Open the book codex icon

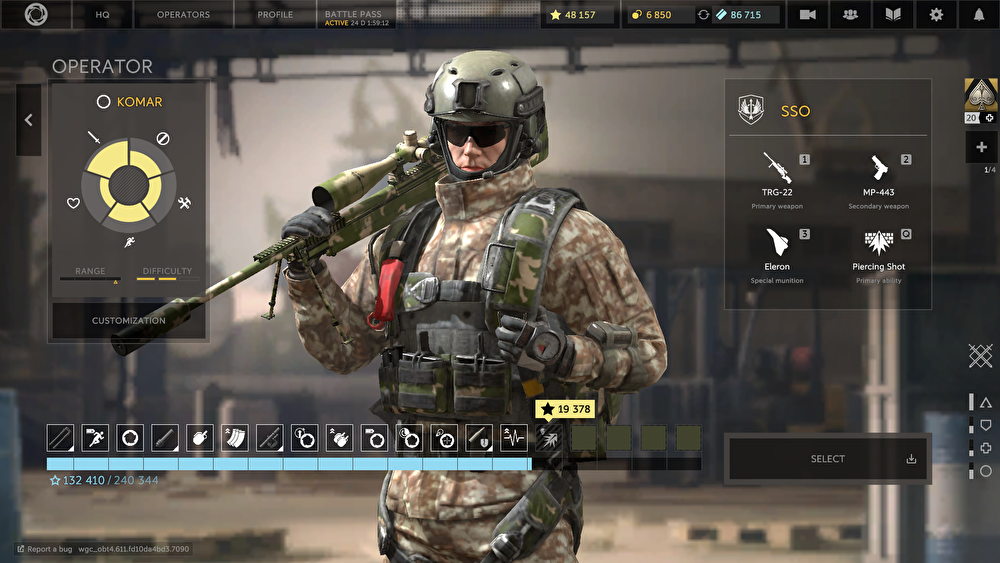[x=893, y=15]
